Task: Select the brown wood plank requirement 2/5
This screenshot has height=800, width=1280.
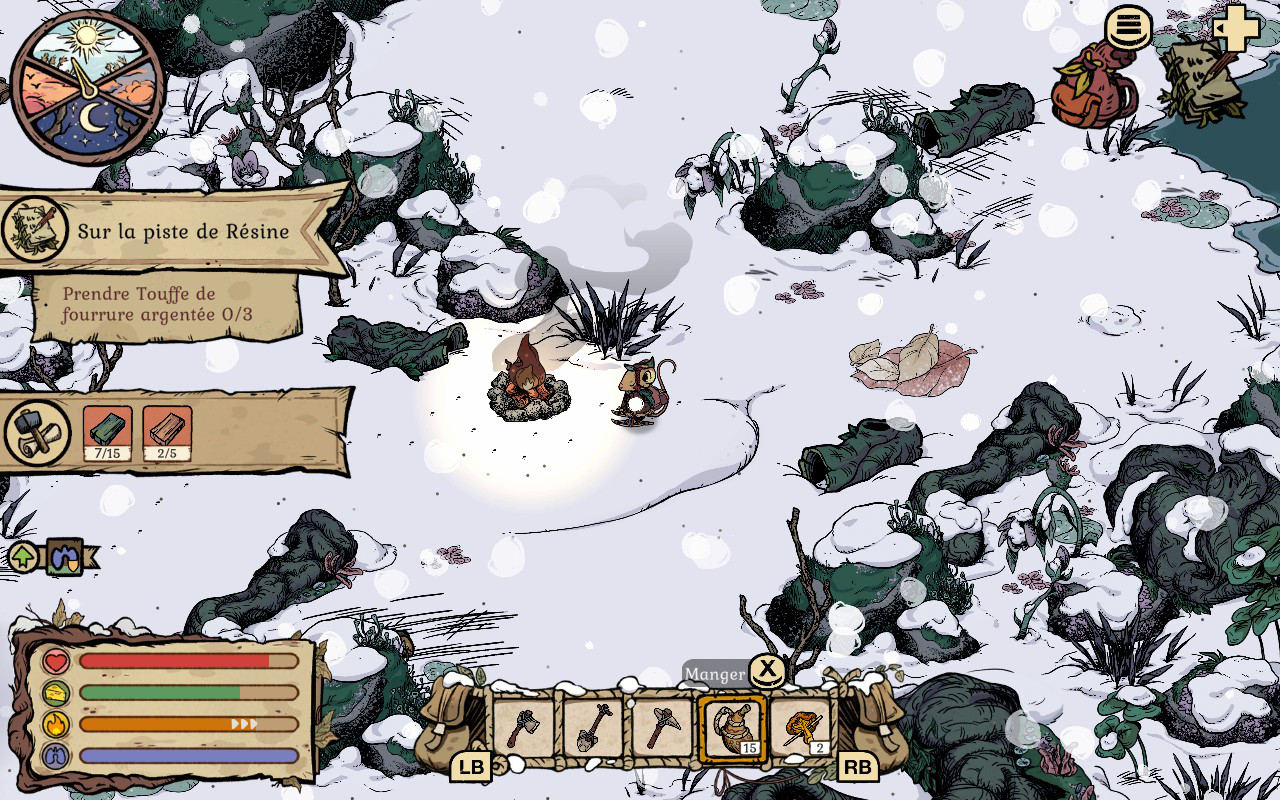Action: click(167, 433)
